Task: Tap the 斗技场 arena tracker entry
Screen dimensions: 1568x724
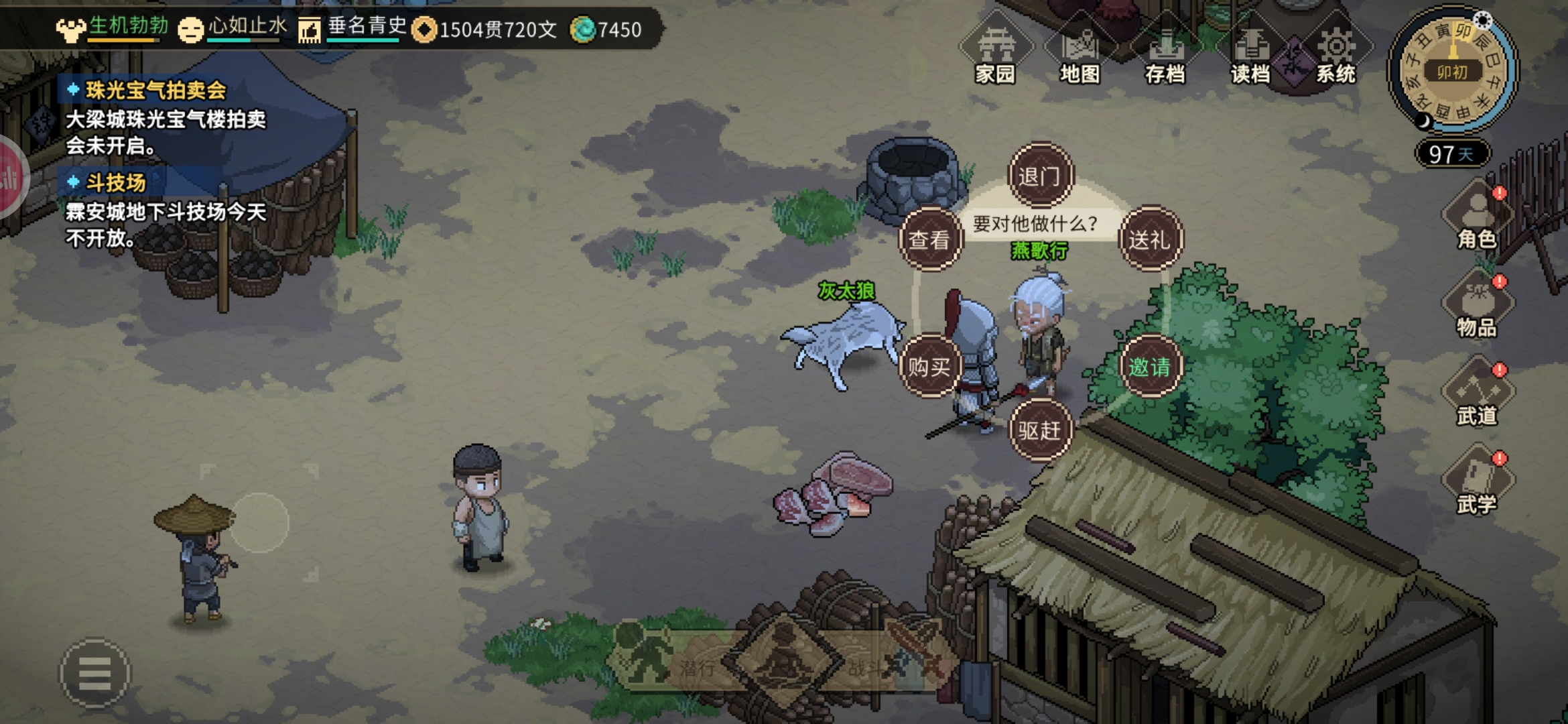Action: pos(115,182)
